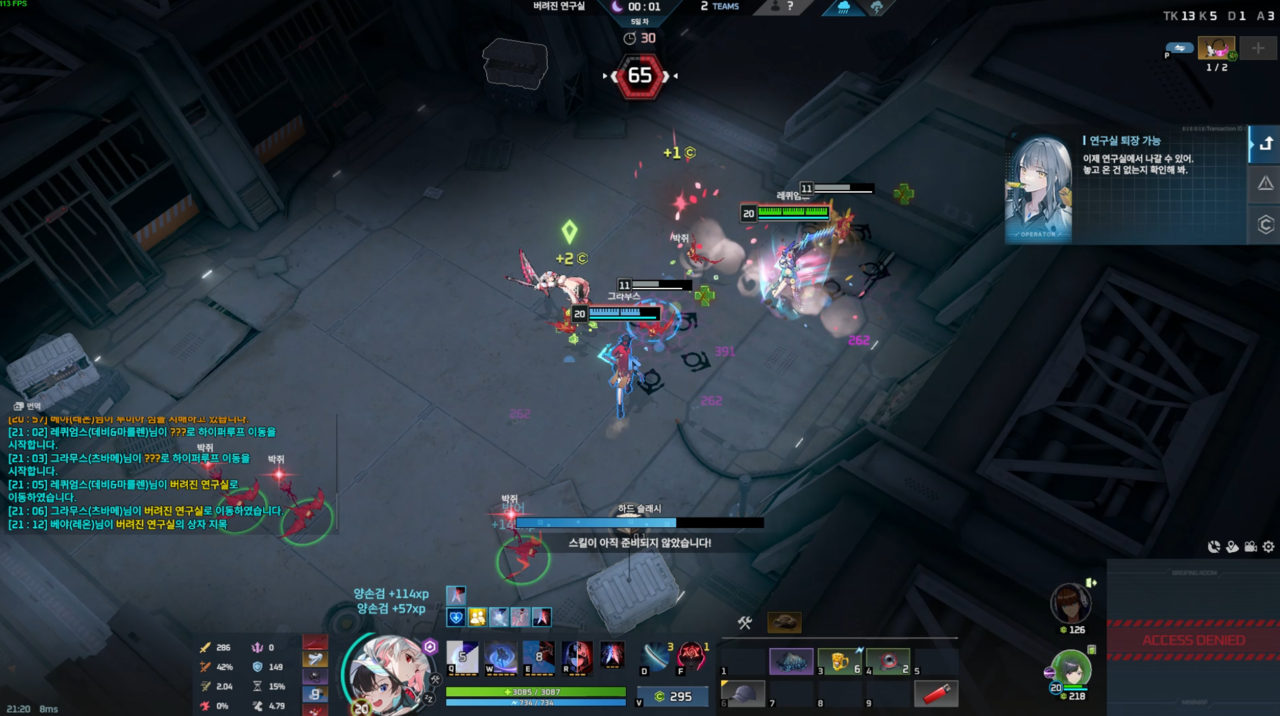
Task: Use the F tactical skill
Action: coord(692,657)
